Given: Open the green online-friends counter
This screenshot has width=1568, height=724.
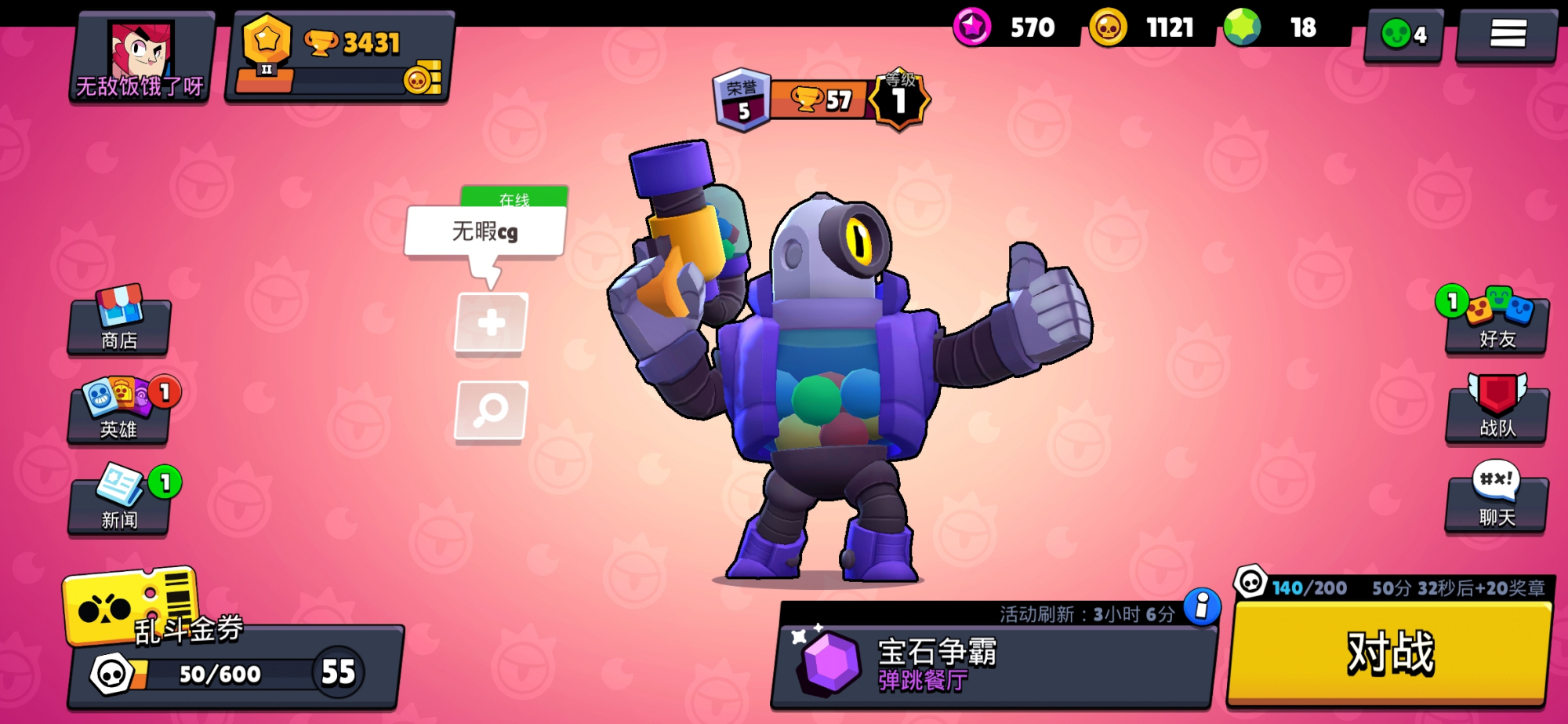Looking at the screenshot, I should (x=1404, y=35).
